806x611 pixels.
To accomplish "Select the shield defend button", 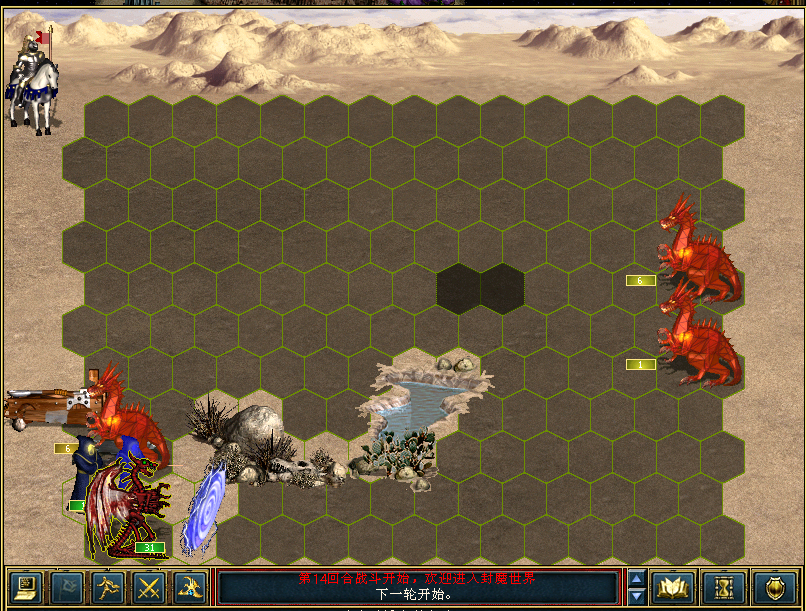I will [774, 586].
